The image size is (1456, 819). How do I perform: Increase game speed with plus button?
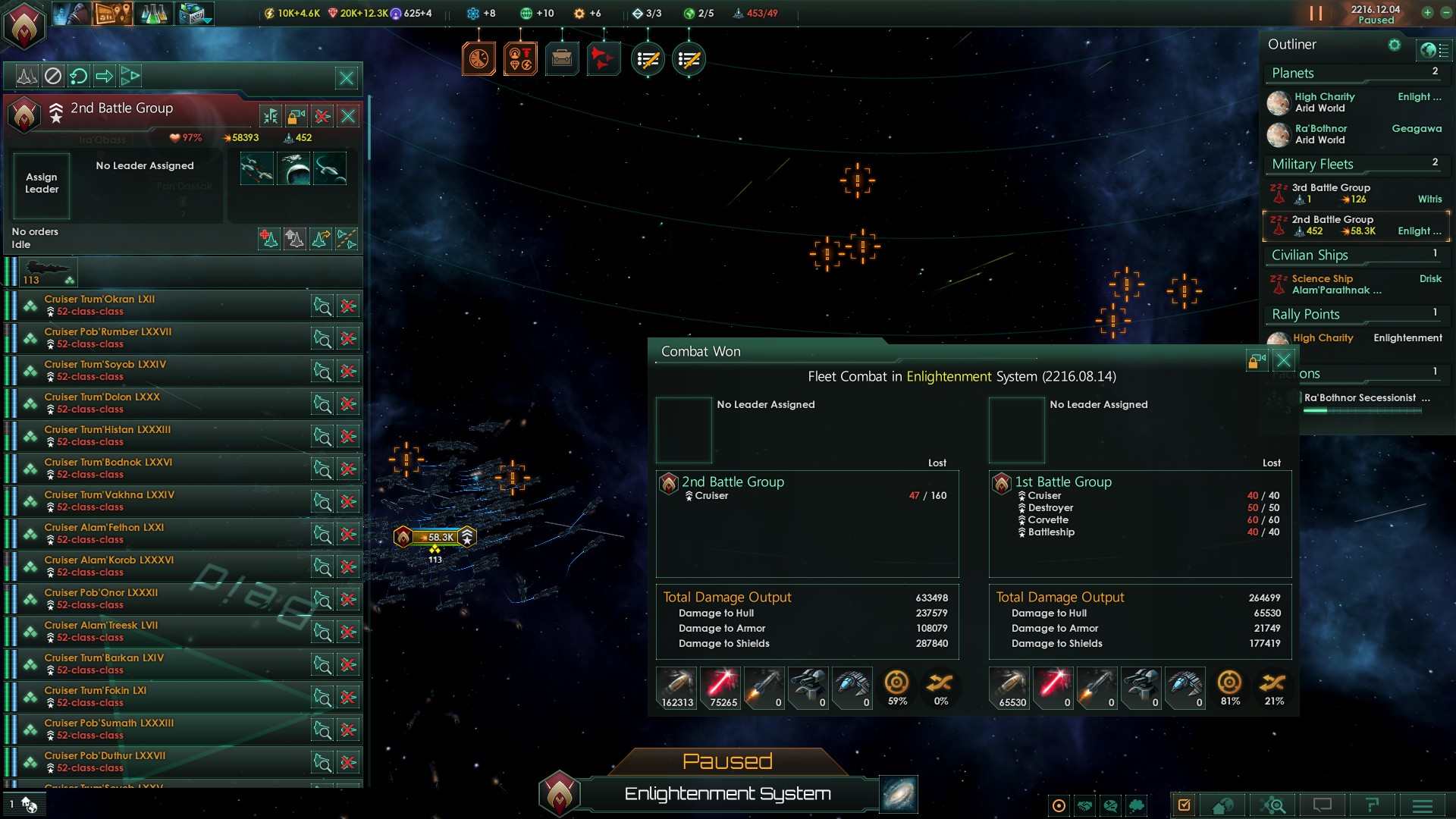coord(1427,12)
